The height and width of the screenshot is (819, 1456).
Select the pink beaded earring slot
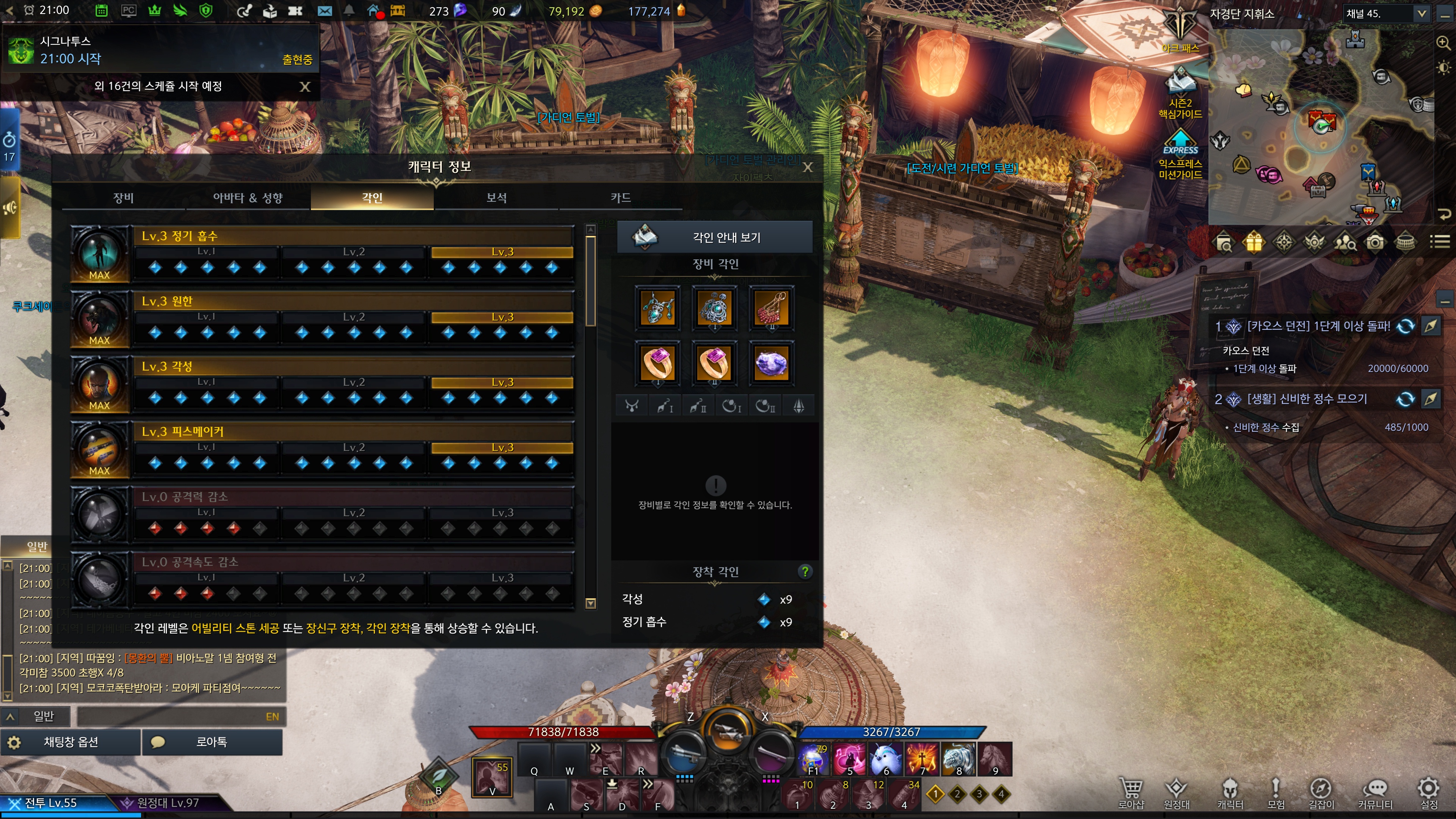tap(771, 308)
